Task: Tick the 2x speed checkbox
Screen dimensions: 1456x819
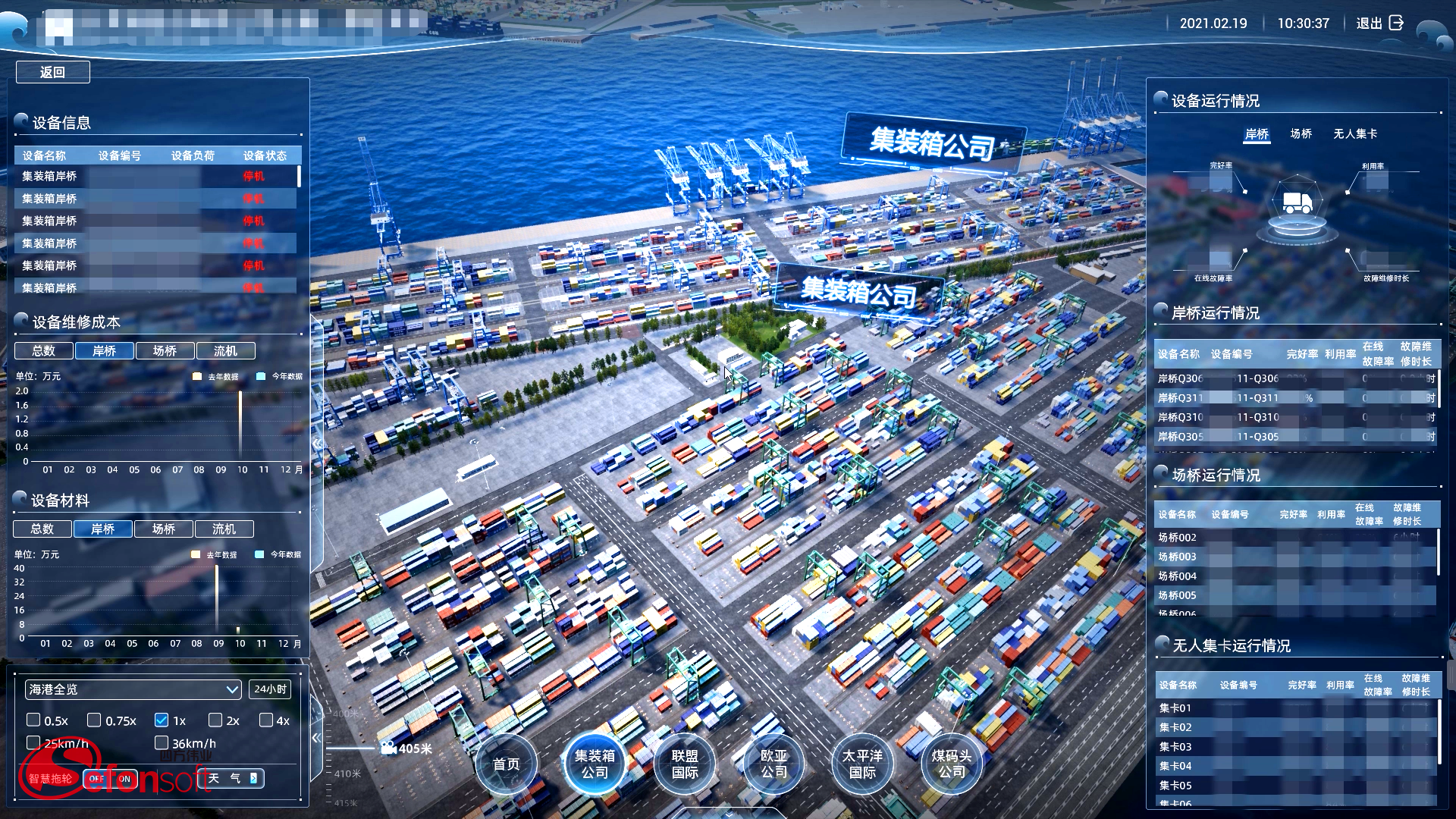Action: pyautogui.click(x=215, y=720)
